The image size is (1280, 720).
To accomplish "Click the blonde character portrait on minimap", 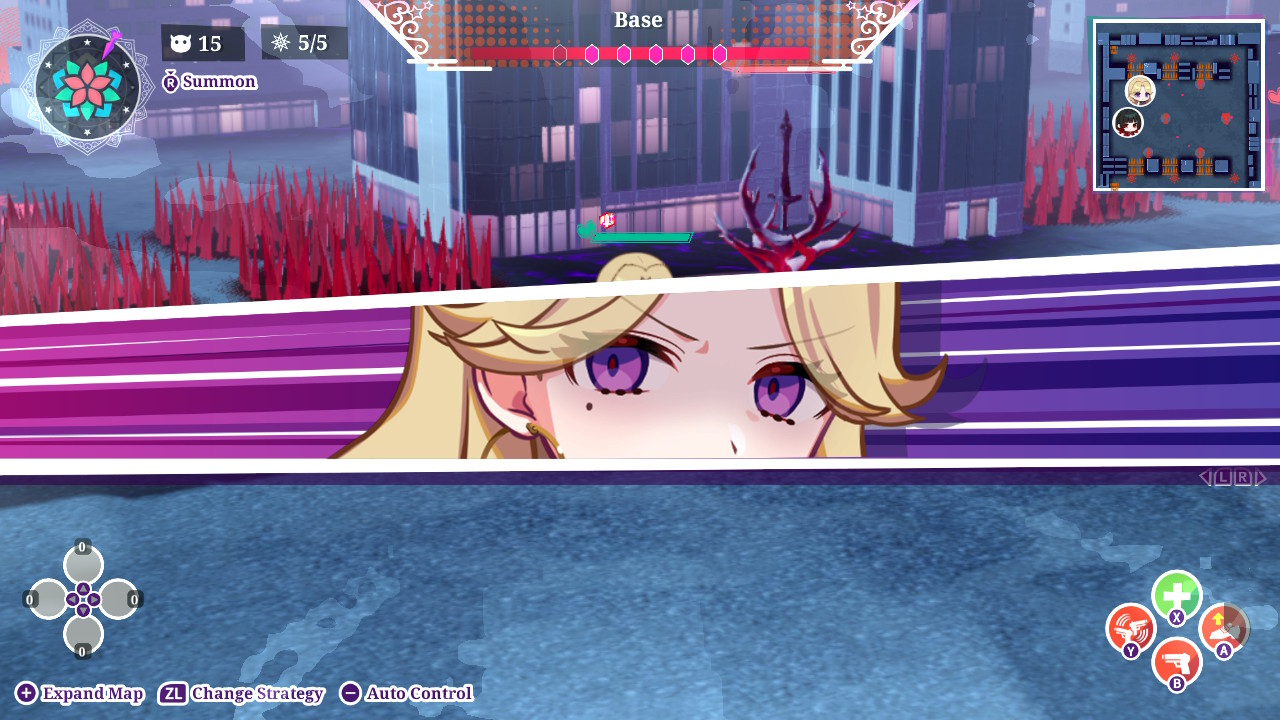I will tap(1139, 93).
